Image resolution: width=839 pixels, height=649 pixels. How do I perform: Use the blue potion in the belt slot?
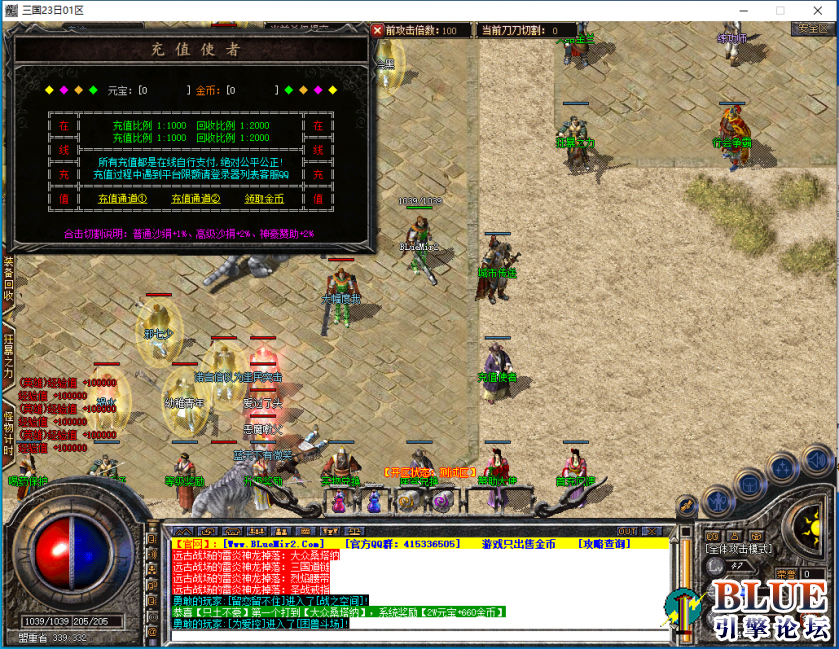[x=373, y=499]
